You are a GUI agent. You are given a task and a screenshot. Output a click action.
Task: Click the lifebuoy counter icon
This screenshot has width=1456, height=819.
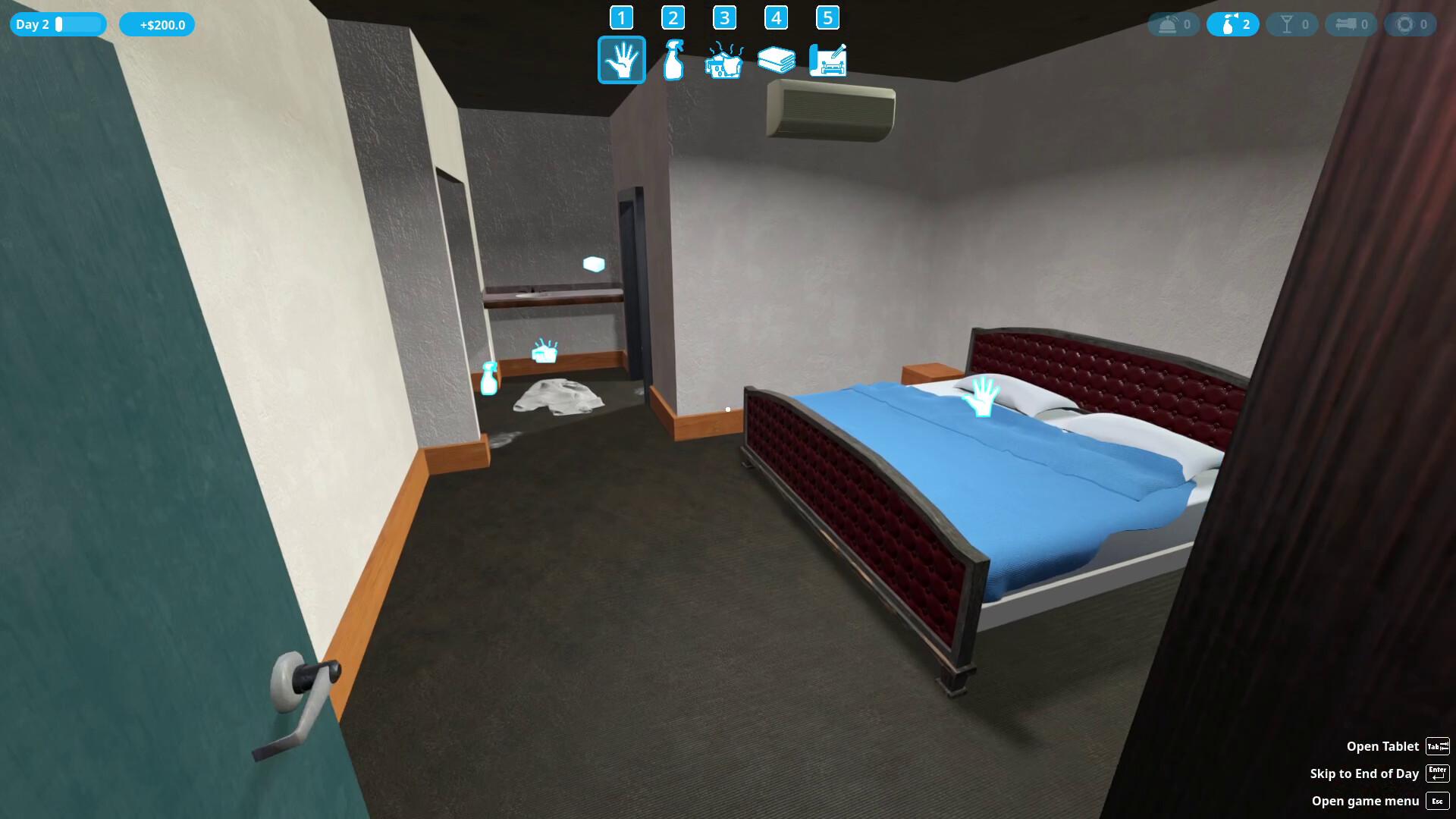(1410, 24)
